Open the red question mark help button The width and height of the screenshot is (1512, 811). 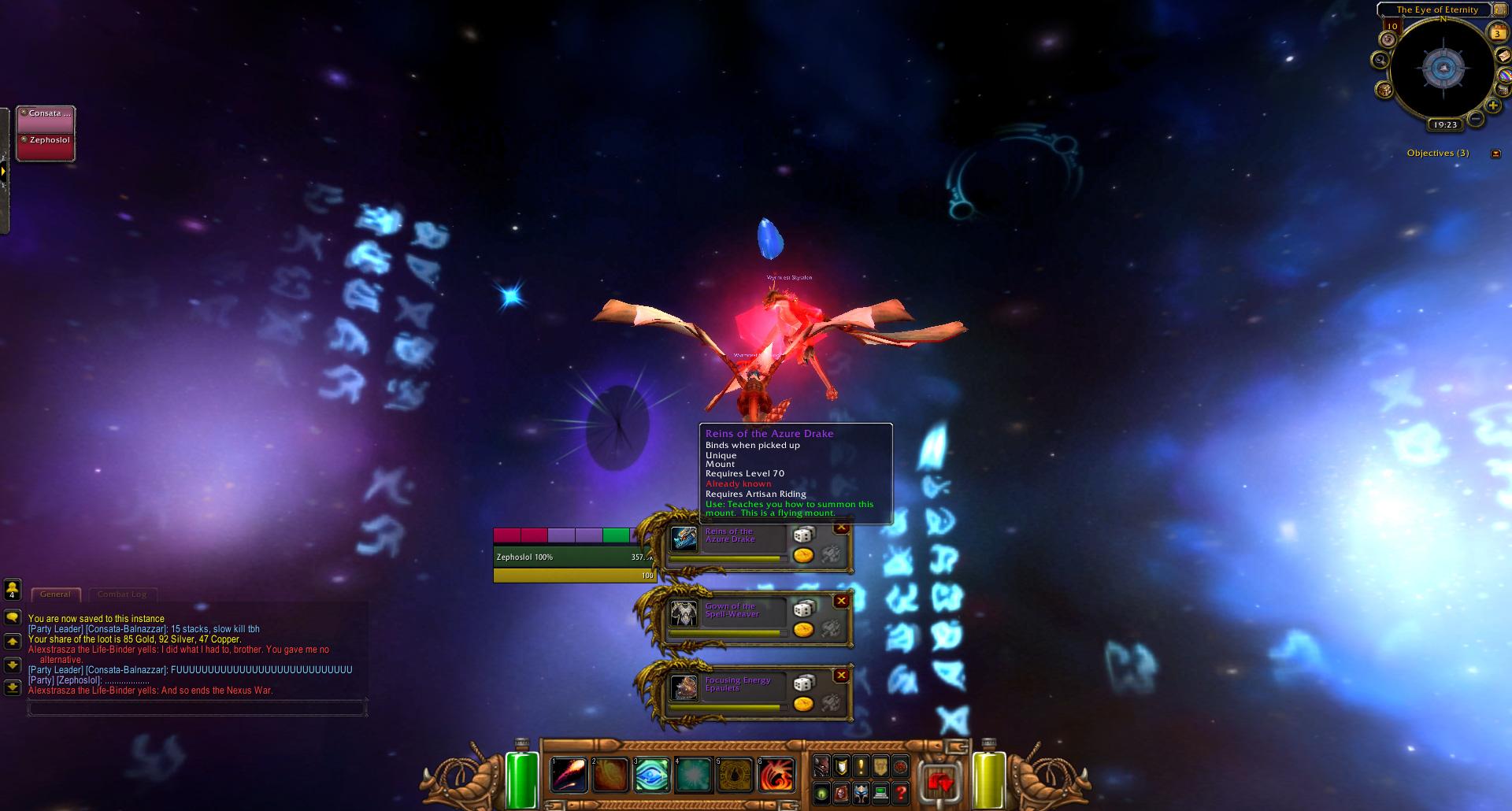click(x=901, y=793)
